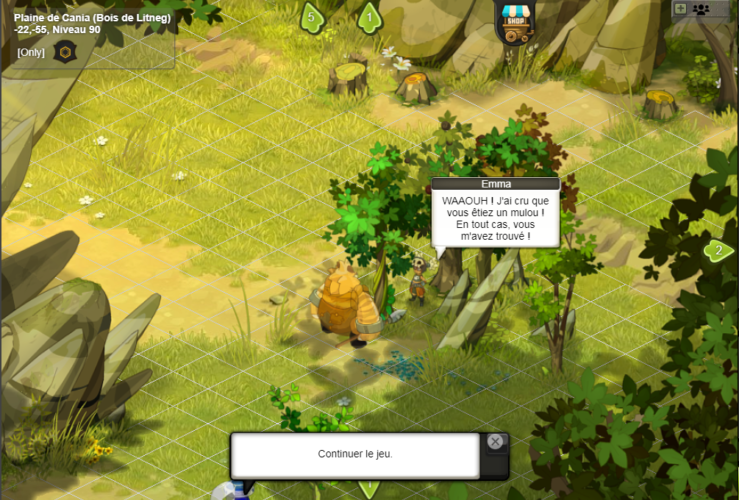This screenshot has height=500, width=739.
Task: Select the green marker numbered 1
Action: 370,17
